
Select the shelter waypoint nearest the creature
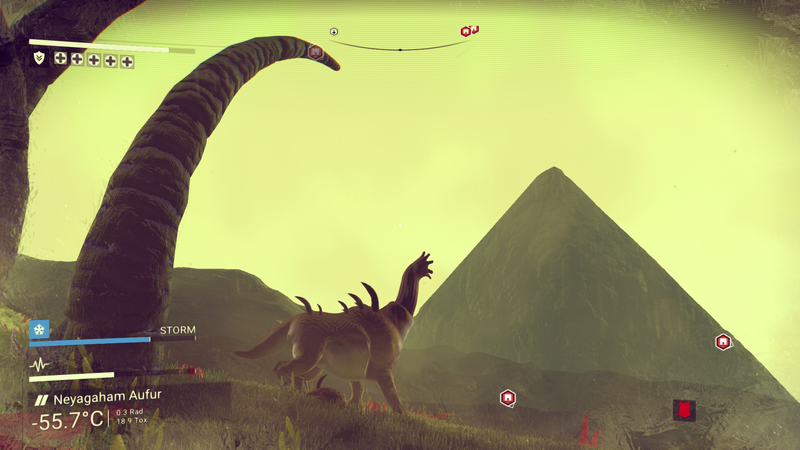point(508,398)
